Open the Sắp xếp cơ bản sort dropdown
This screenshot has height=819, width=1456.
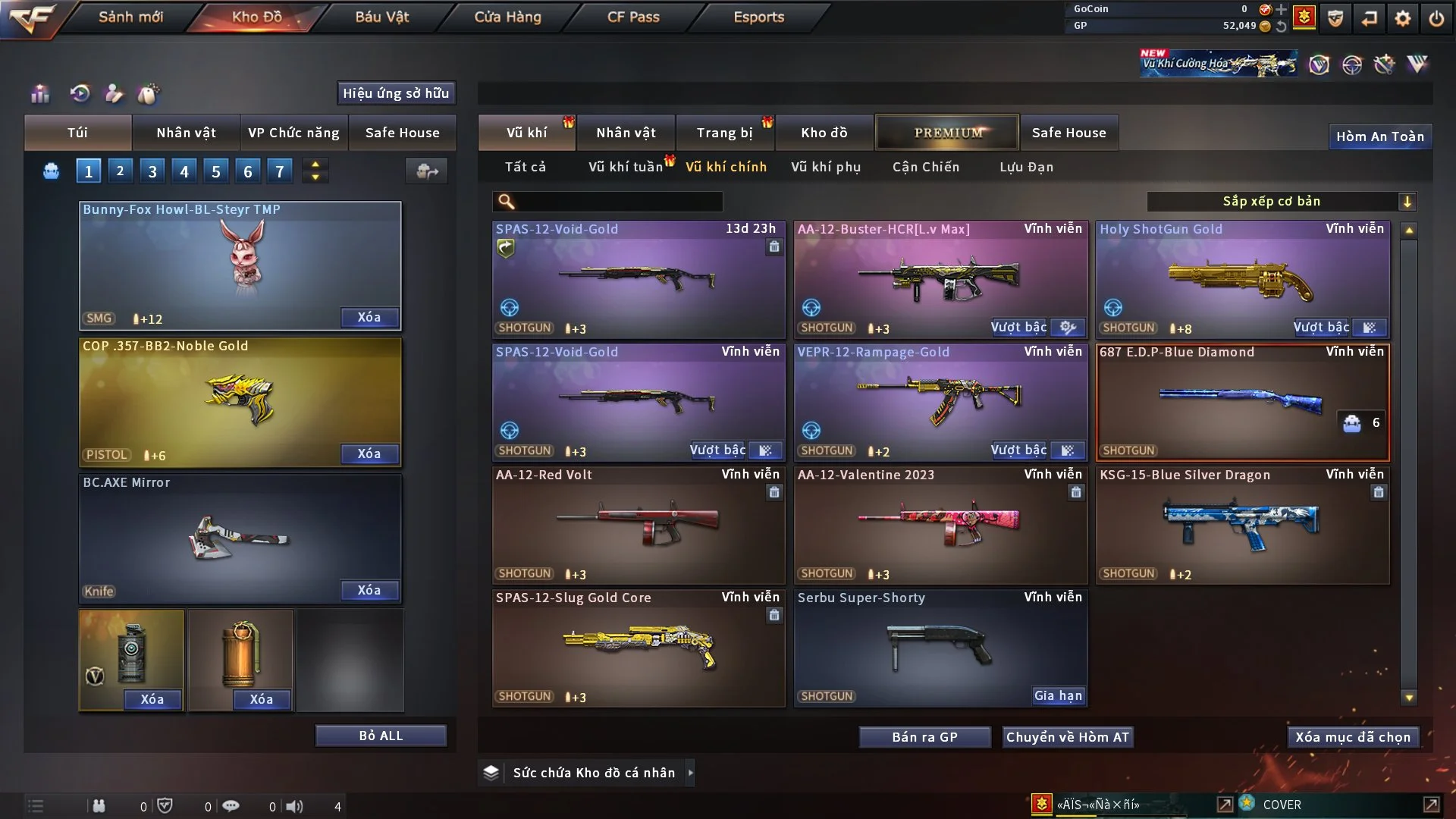point(1281,201)
